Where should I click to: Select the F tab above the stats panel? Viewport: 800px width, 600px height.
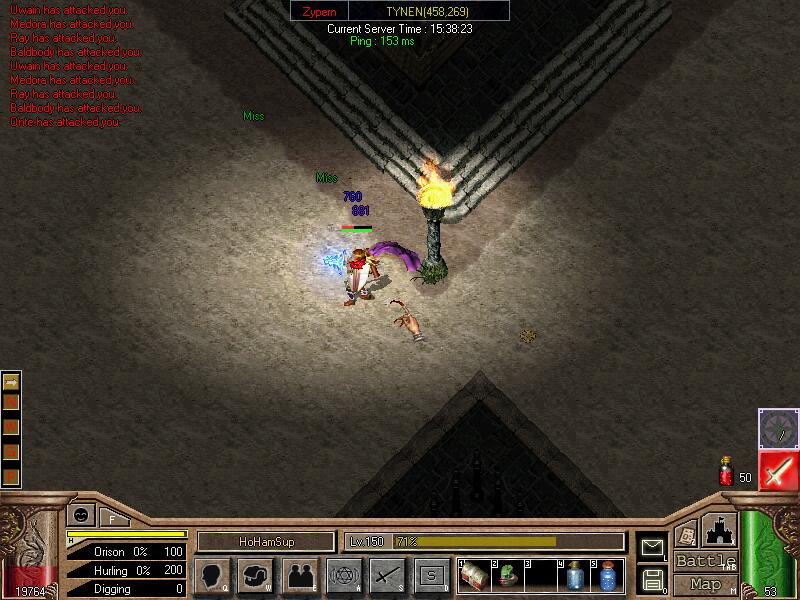(111, 518)
